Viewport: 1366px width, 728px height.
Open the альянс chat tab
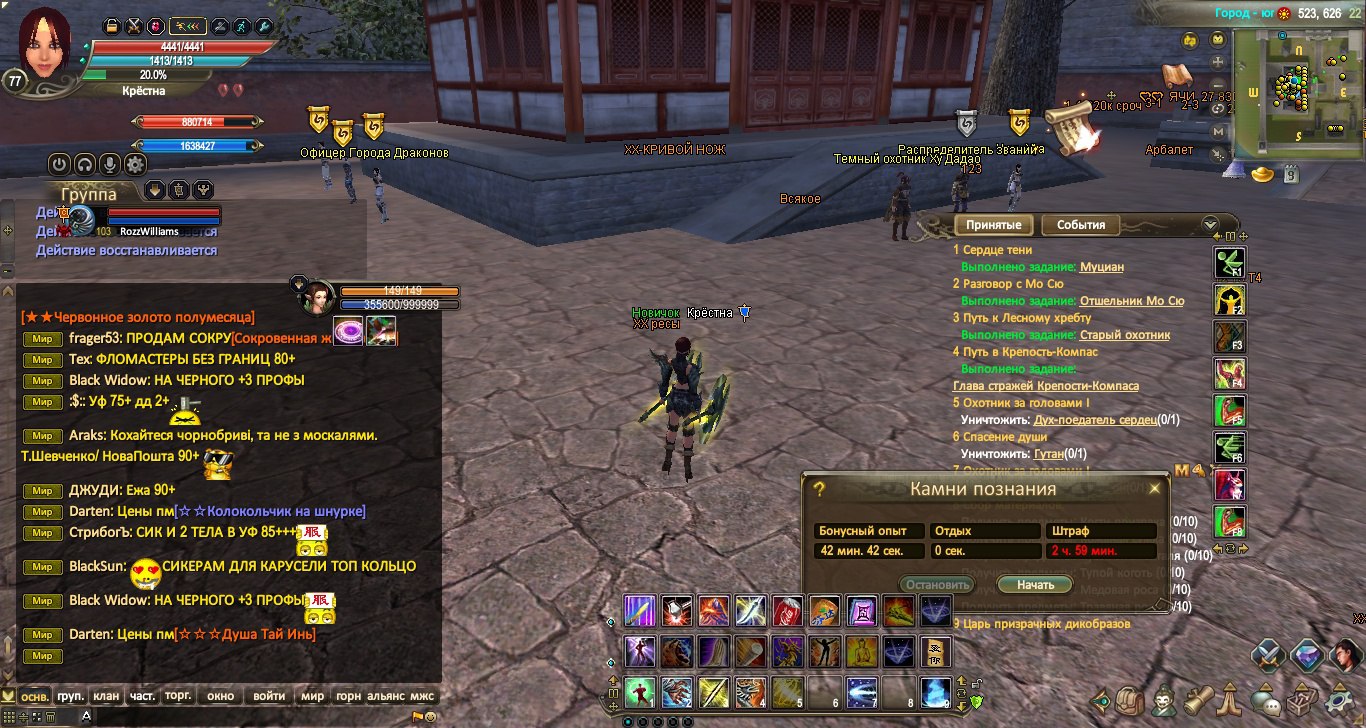point(385,696)
